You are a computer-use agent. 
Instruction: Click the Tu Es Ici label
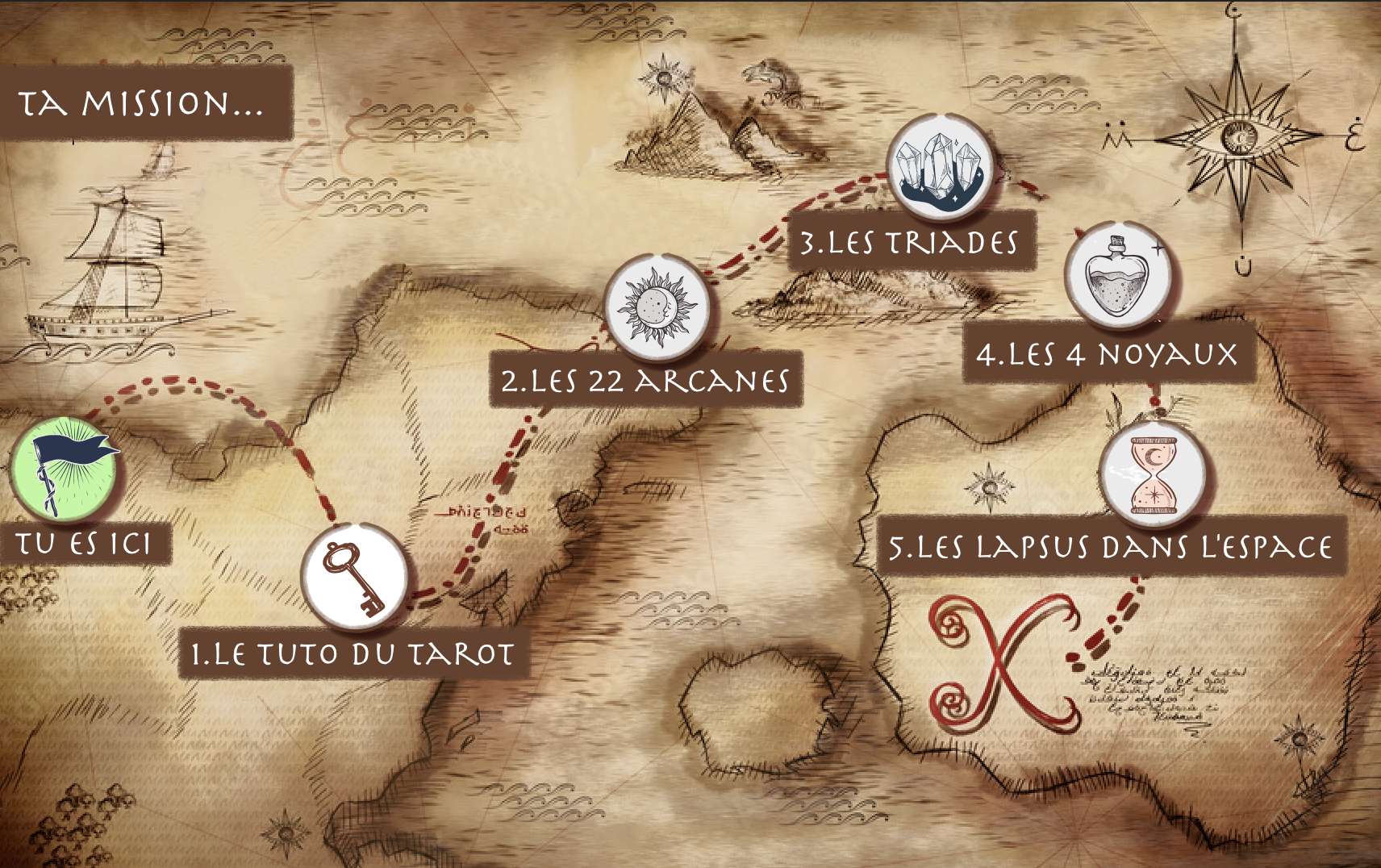pos(84,544)
